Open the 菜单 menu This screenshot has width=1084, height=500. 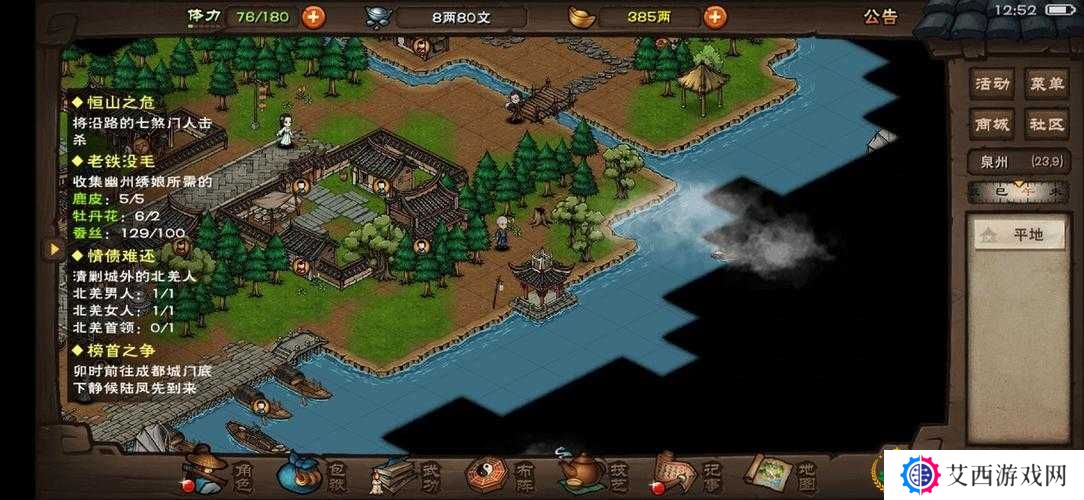[1046, 84]
